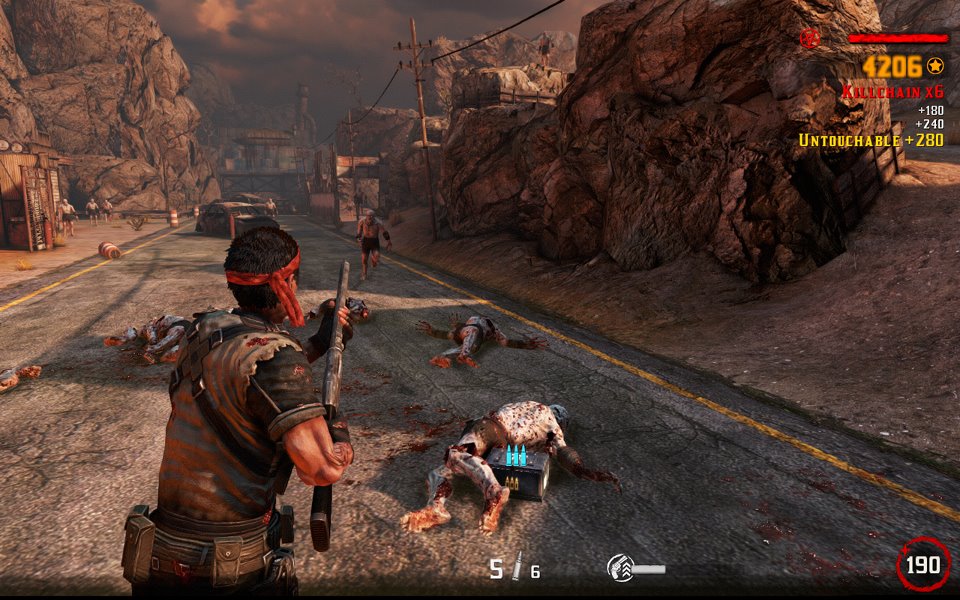This screenshot has width=960, height=600.
Task: Click the gold star score icon
Action: point(935,66)
